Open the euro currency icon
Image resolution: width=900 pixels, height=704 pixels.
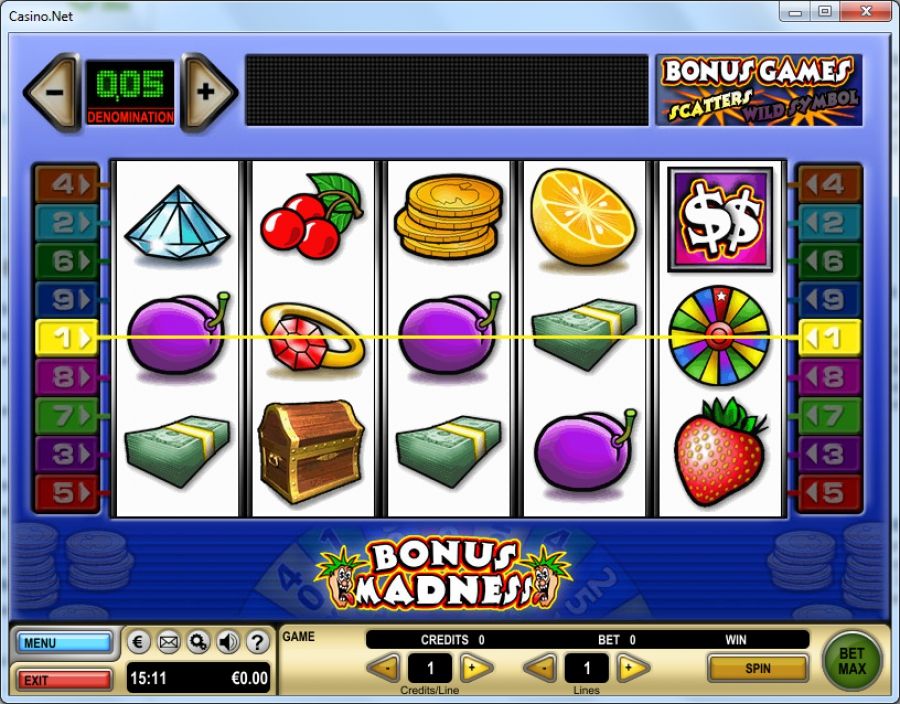click(x=140, y=642)
